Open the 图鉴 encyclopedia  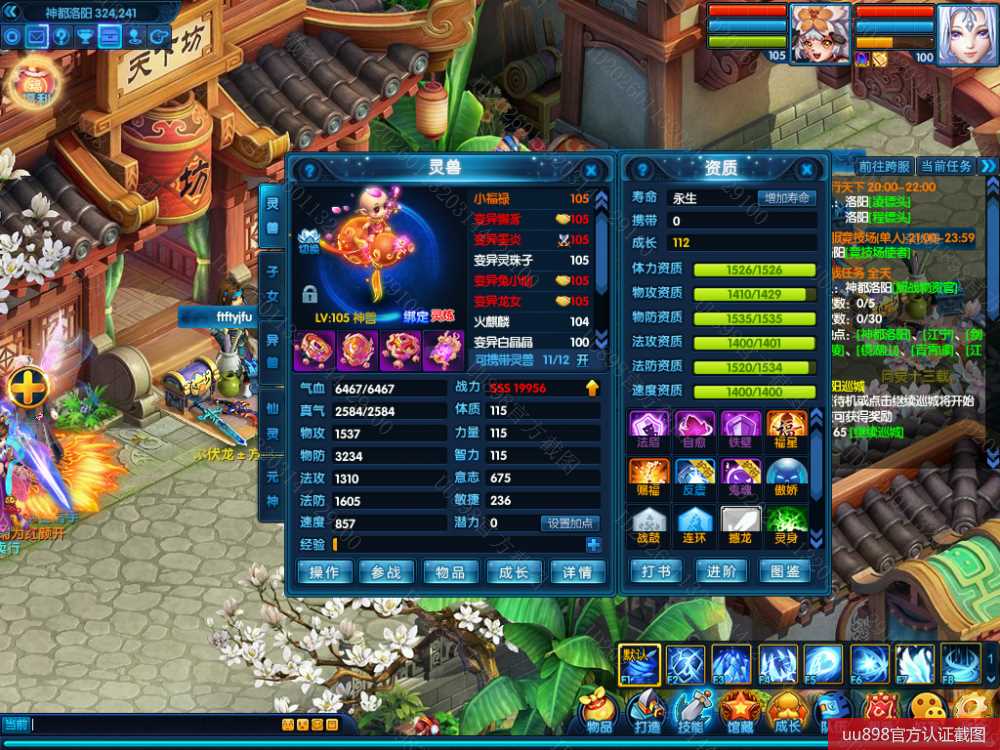click(x=786, y=571)
